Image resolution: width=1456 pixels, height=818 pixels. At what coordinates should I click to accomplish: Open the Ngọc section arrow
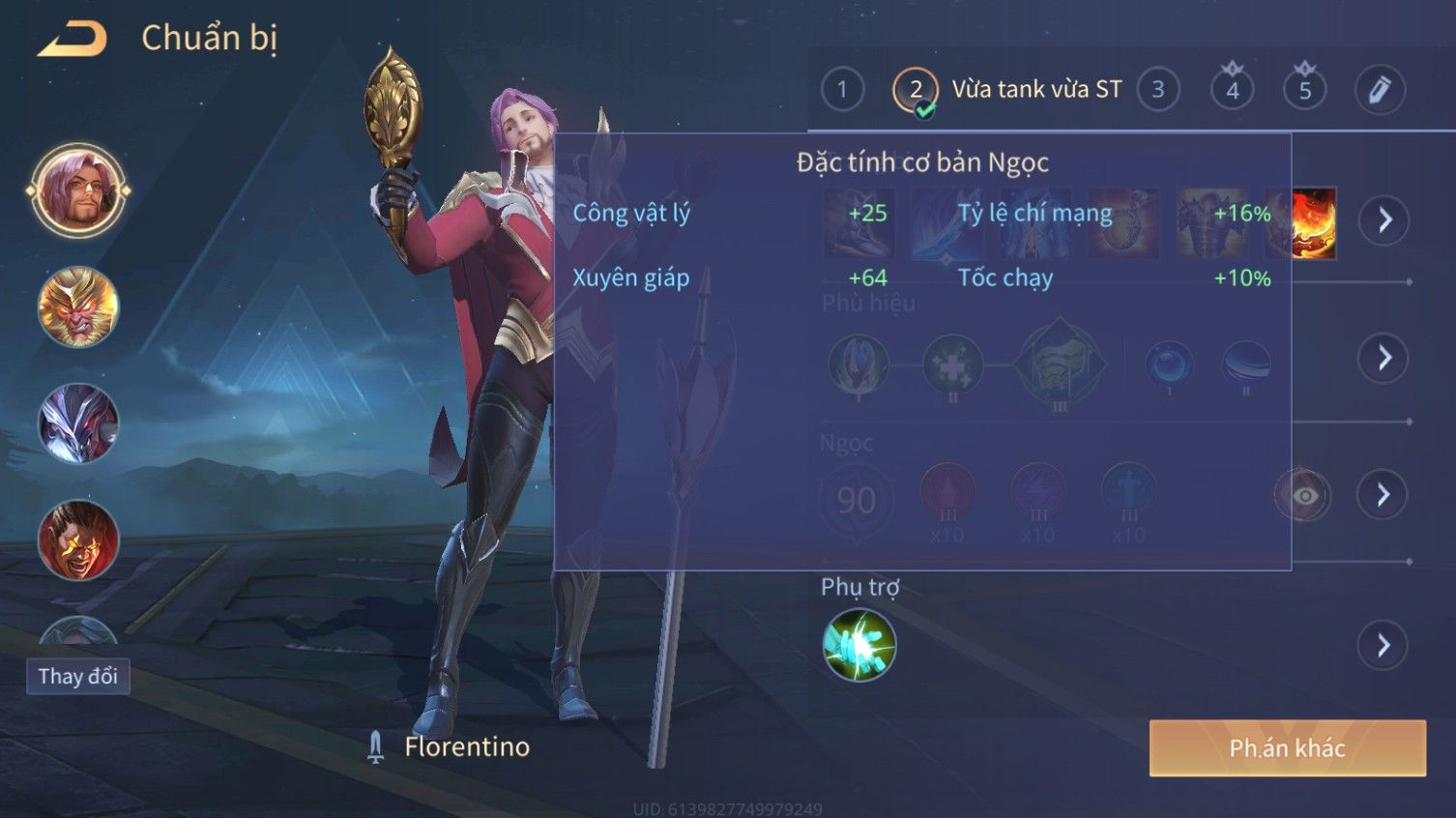coord(1384,495)
